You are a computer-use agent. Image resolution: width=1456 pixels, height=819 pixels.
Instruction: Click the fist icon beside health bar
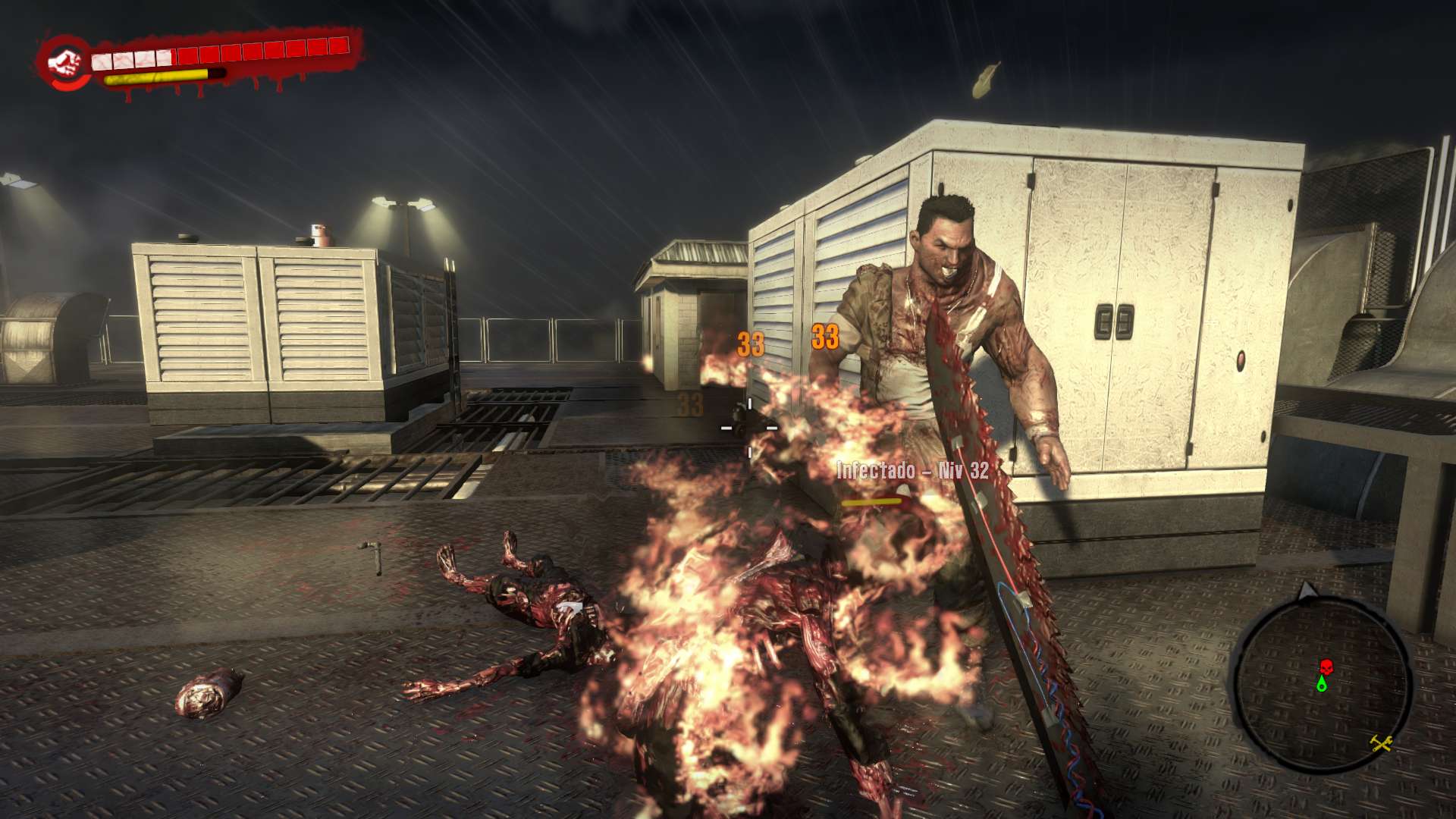click(x=64, y=62)
